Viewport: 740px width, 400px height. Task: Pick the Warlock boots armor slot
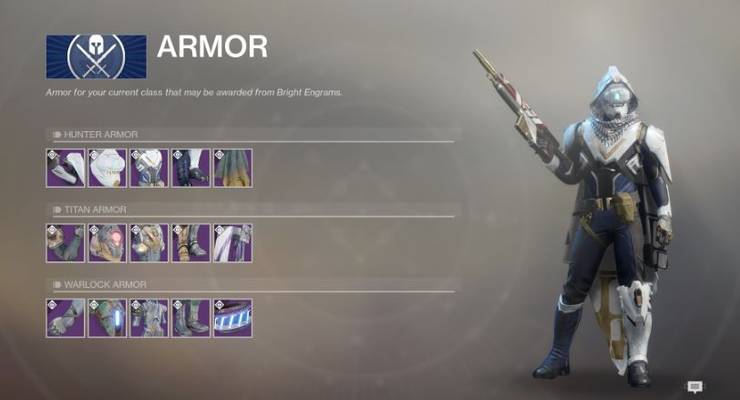point(190,318)
